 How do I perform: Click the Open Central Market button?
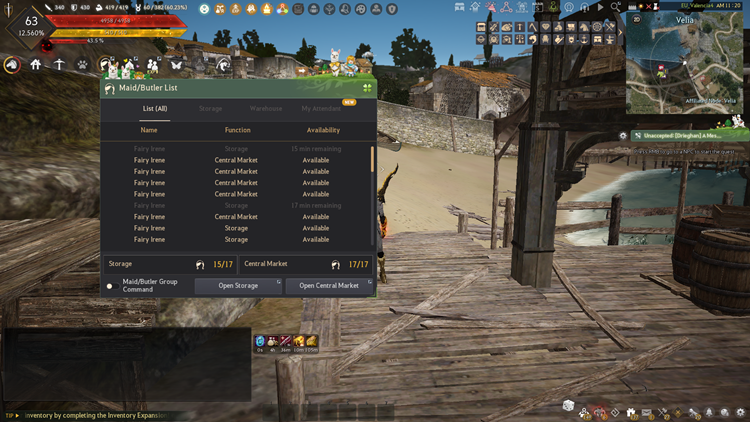click(x=329, y=286)
